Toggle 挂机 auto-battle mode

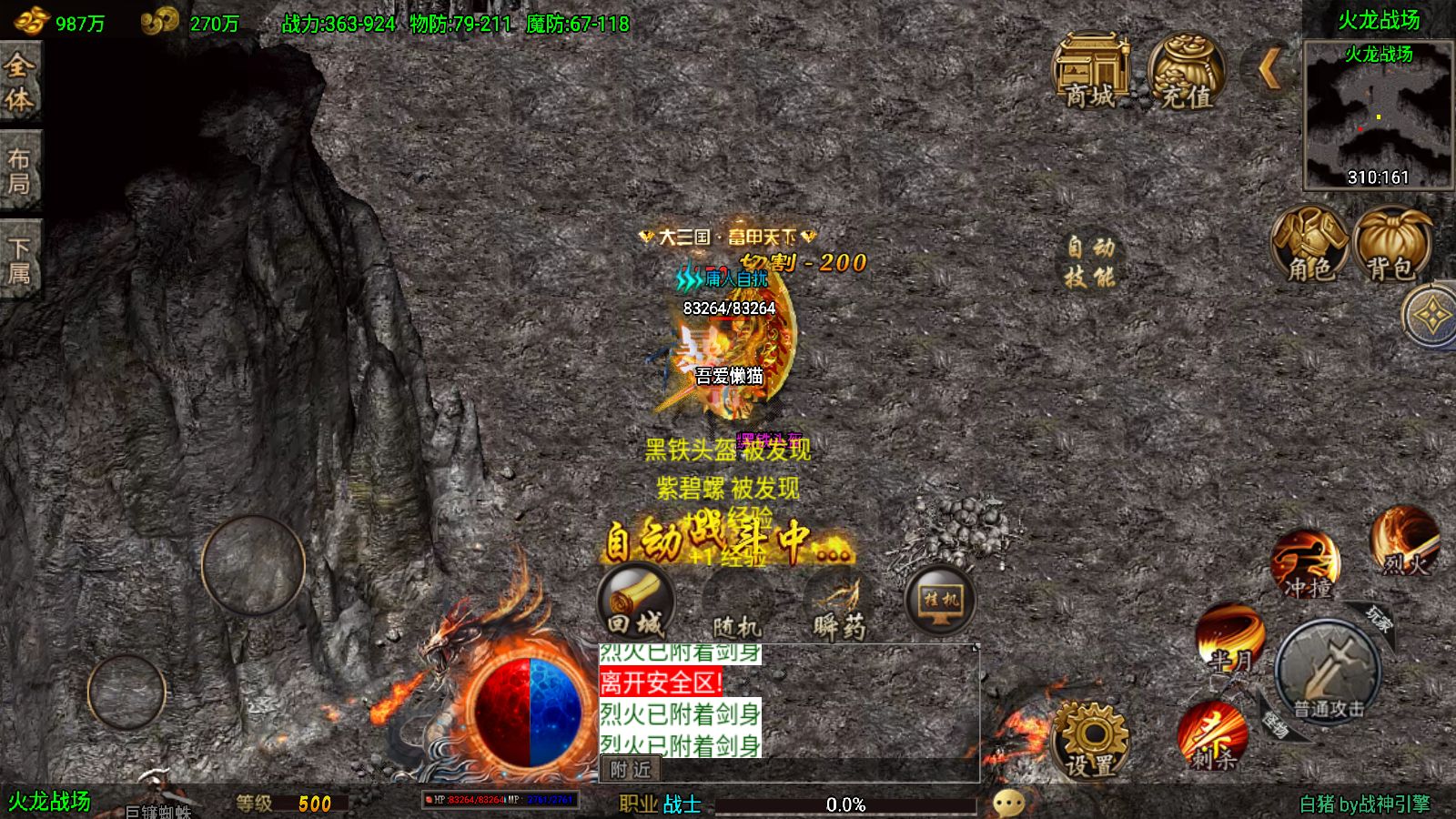click(941, 601)
